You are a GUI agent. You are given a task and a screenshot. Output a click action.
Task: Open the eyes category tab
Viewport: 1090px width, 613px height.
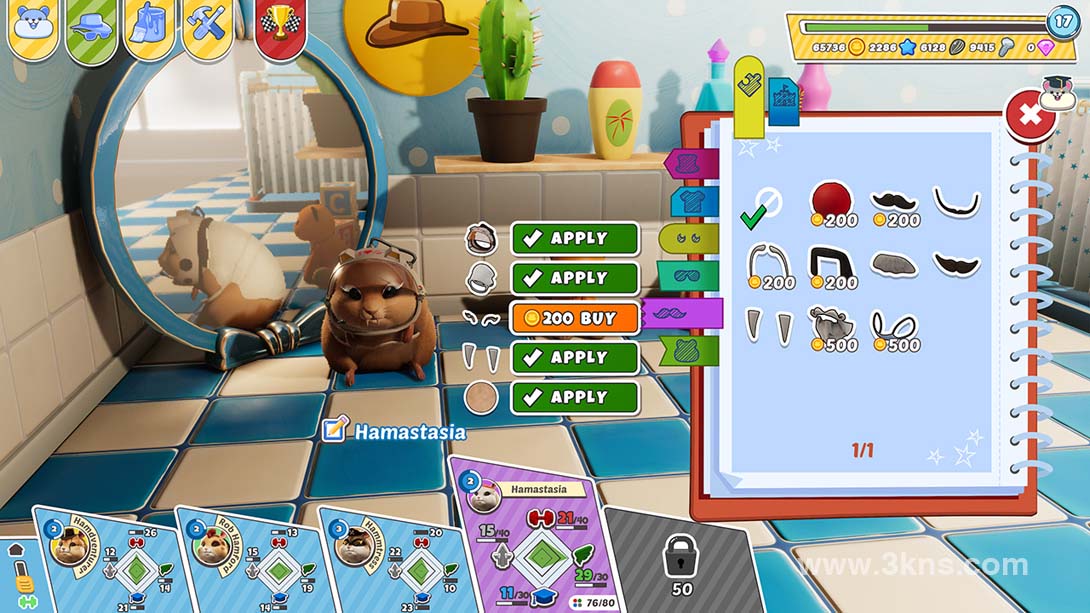(x=690, y=238)
